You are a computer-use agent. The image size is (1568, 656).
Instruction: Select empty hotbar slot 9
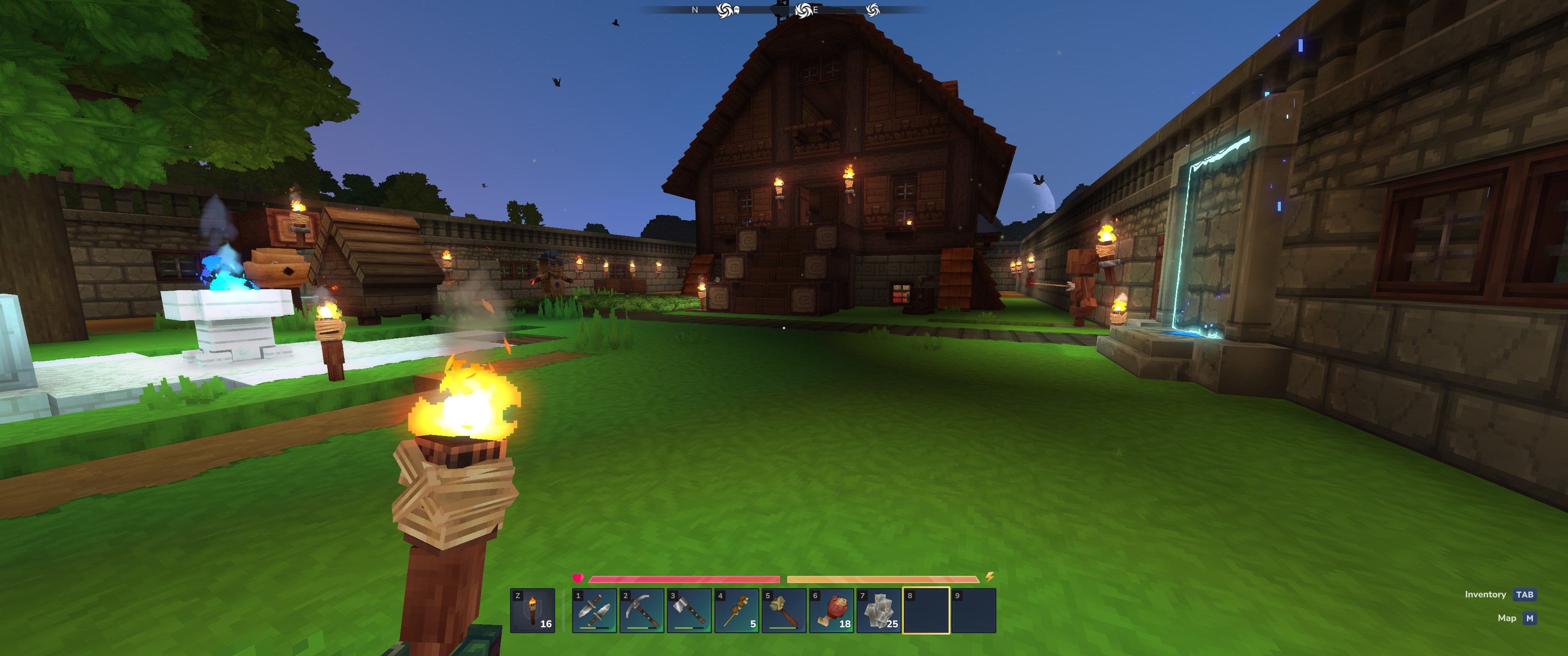pos(973,610)
